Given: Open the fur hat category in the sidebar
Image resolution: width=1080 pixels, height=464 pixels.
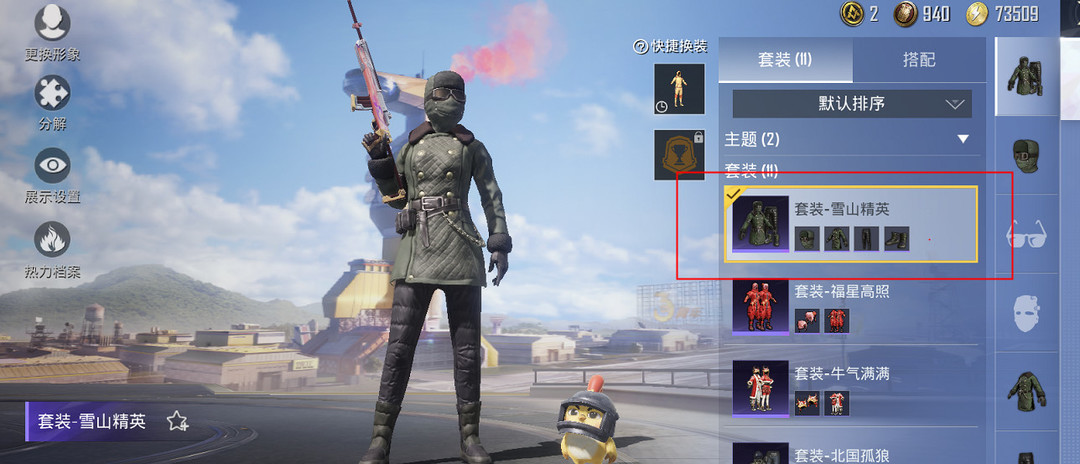Looking at the screenshot, I should pos(1027,156).
